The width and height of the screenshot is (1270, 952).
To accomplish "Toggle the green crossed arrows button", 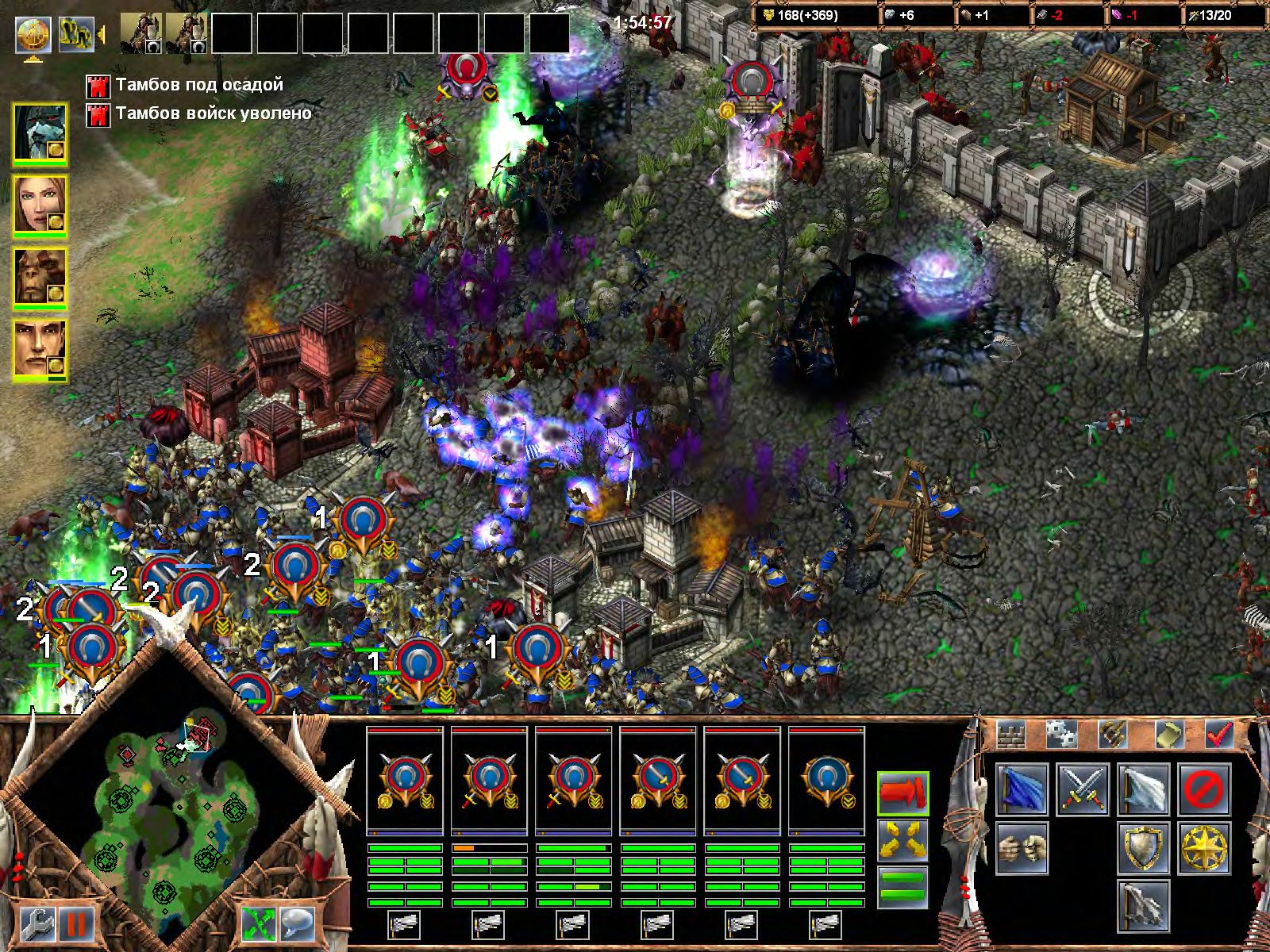I will [258, 924].
